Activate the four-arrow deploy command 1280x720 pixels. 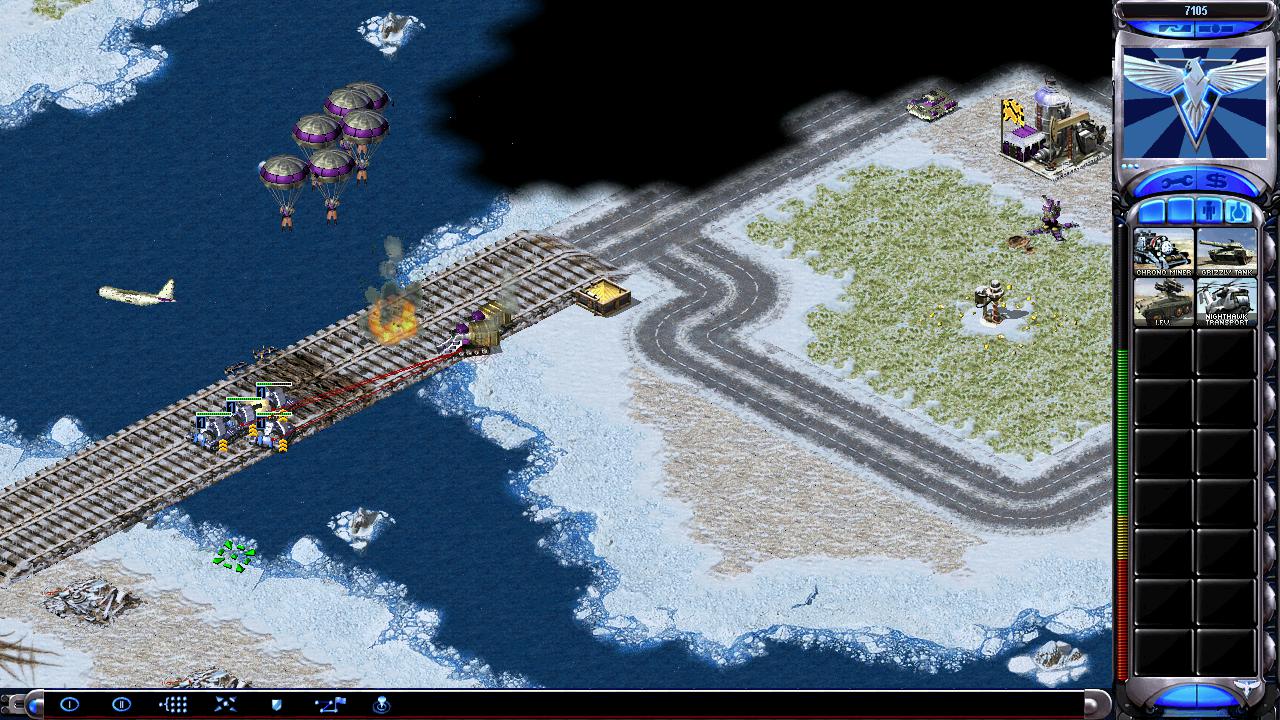pos(225,704)
